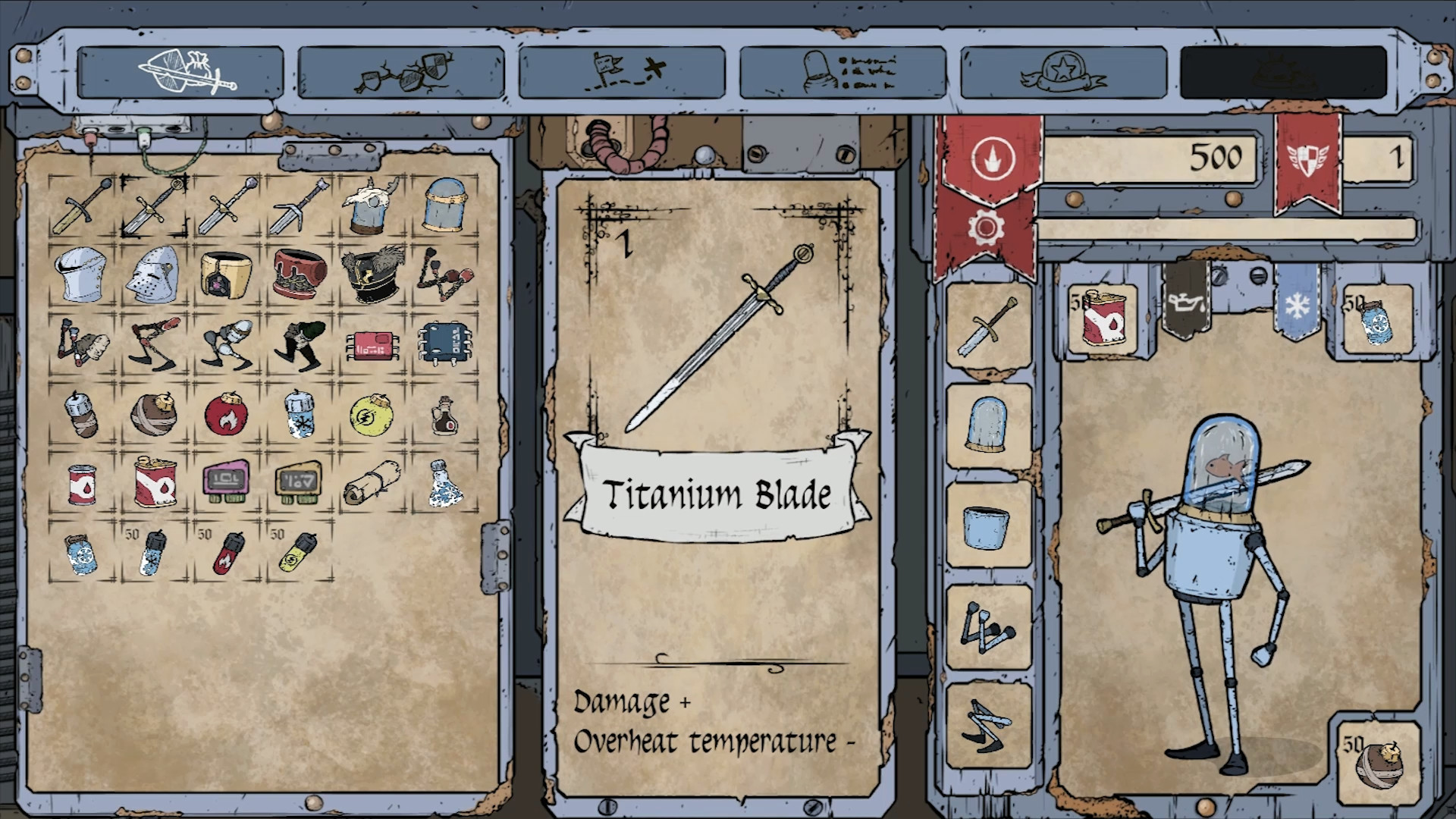Open the broken shields tab

point(403,74)
